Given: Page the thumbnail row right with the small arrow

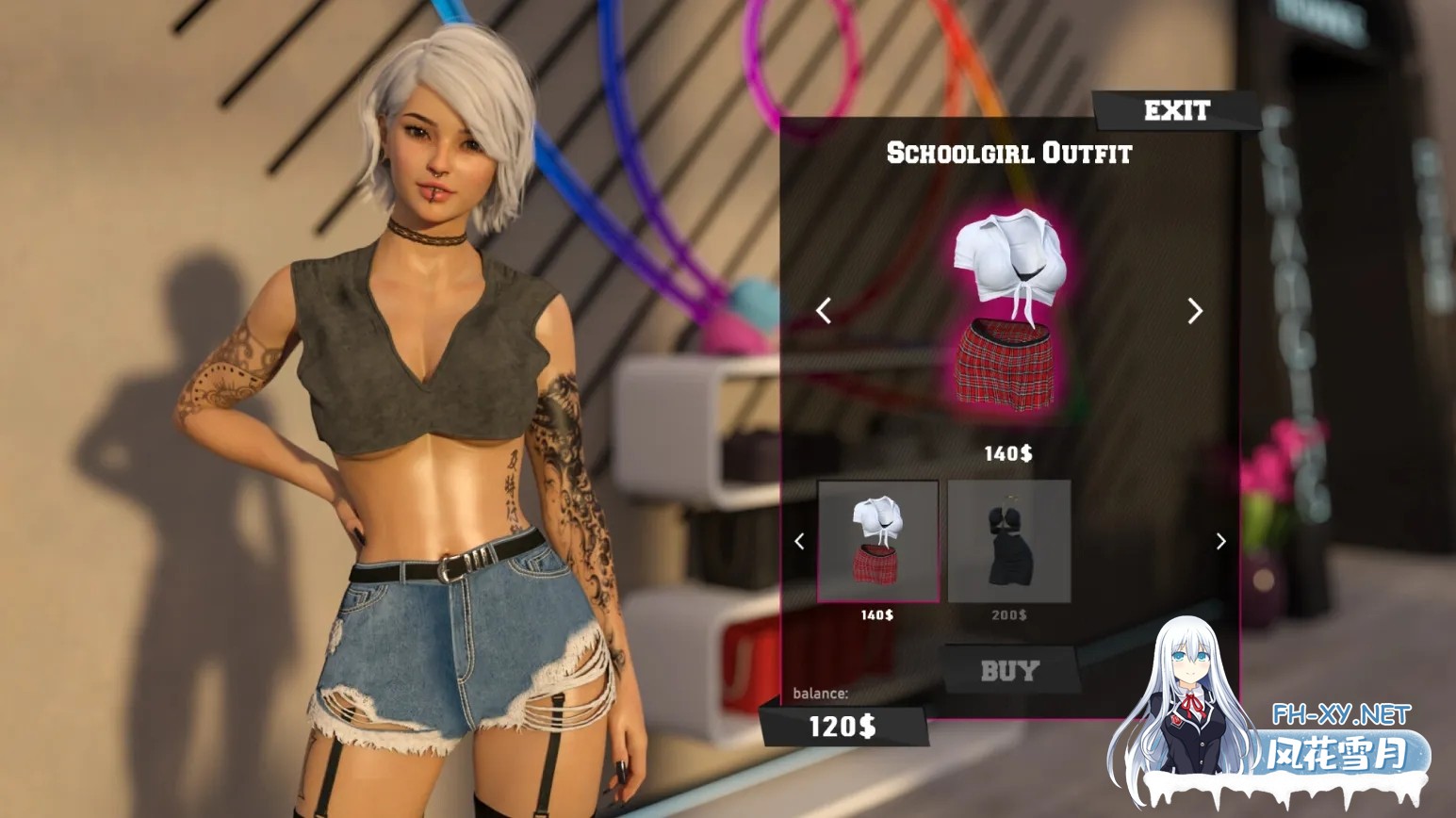Looking at the screenshot, I should 1221,542.
